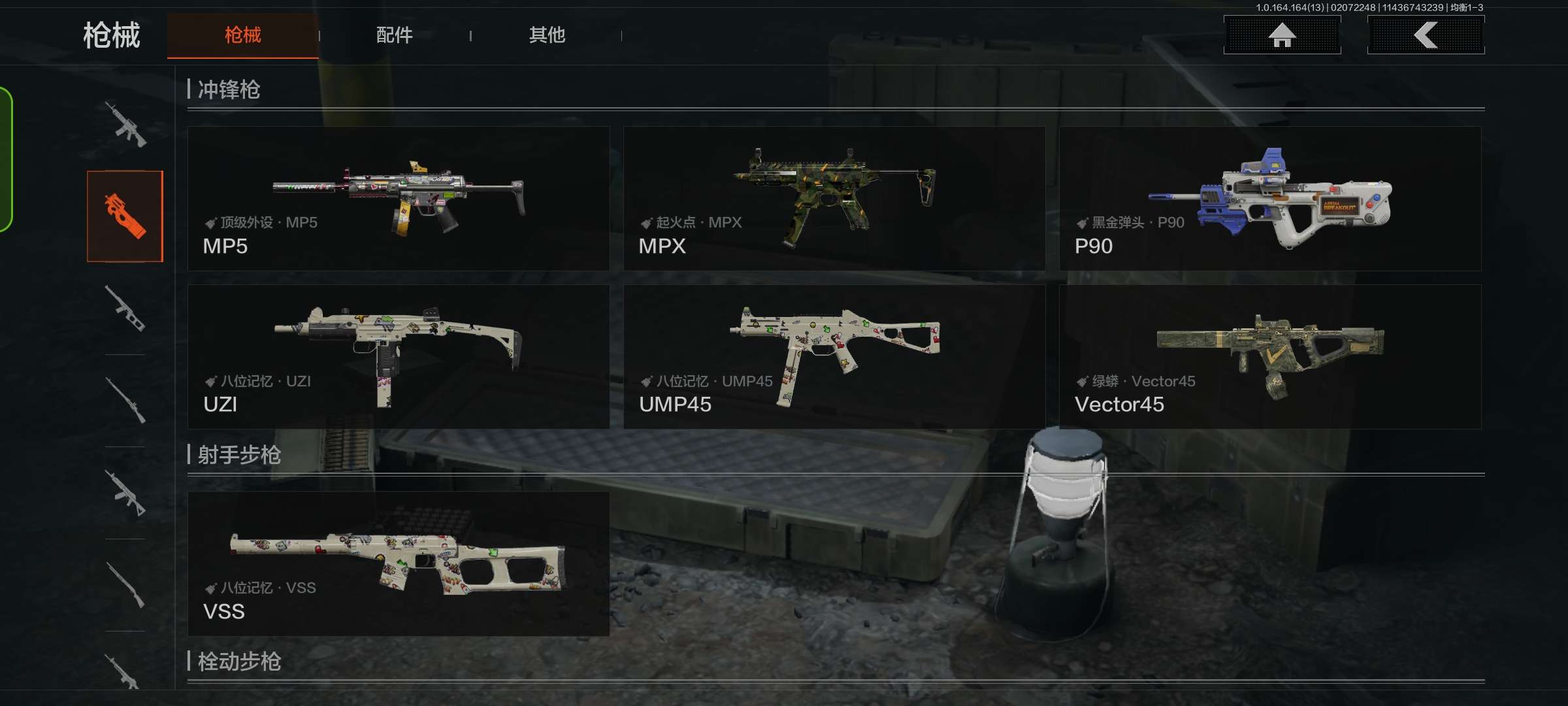Select the 其他 tab

[x=547, y=35]
